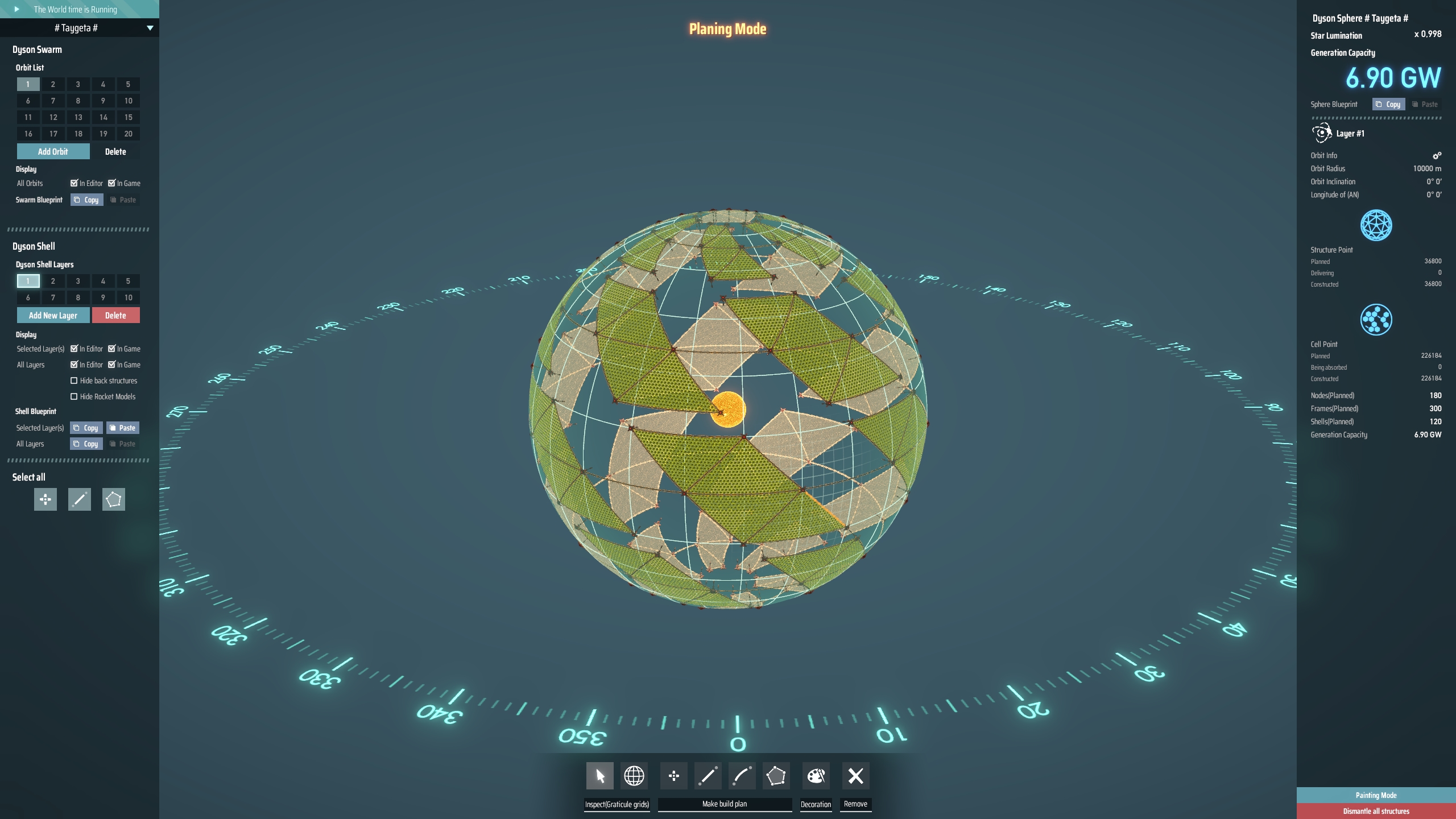This screenshot has height=819, width=1456.
Task: Select the Inspect (Graticule grids) cursor tool
Action: tap(600, 776)
